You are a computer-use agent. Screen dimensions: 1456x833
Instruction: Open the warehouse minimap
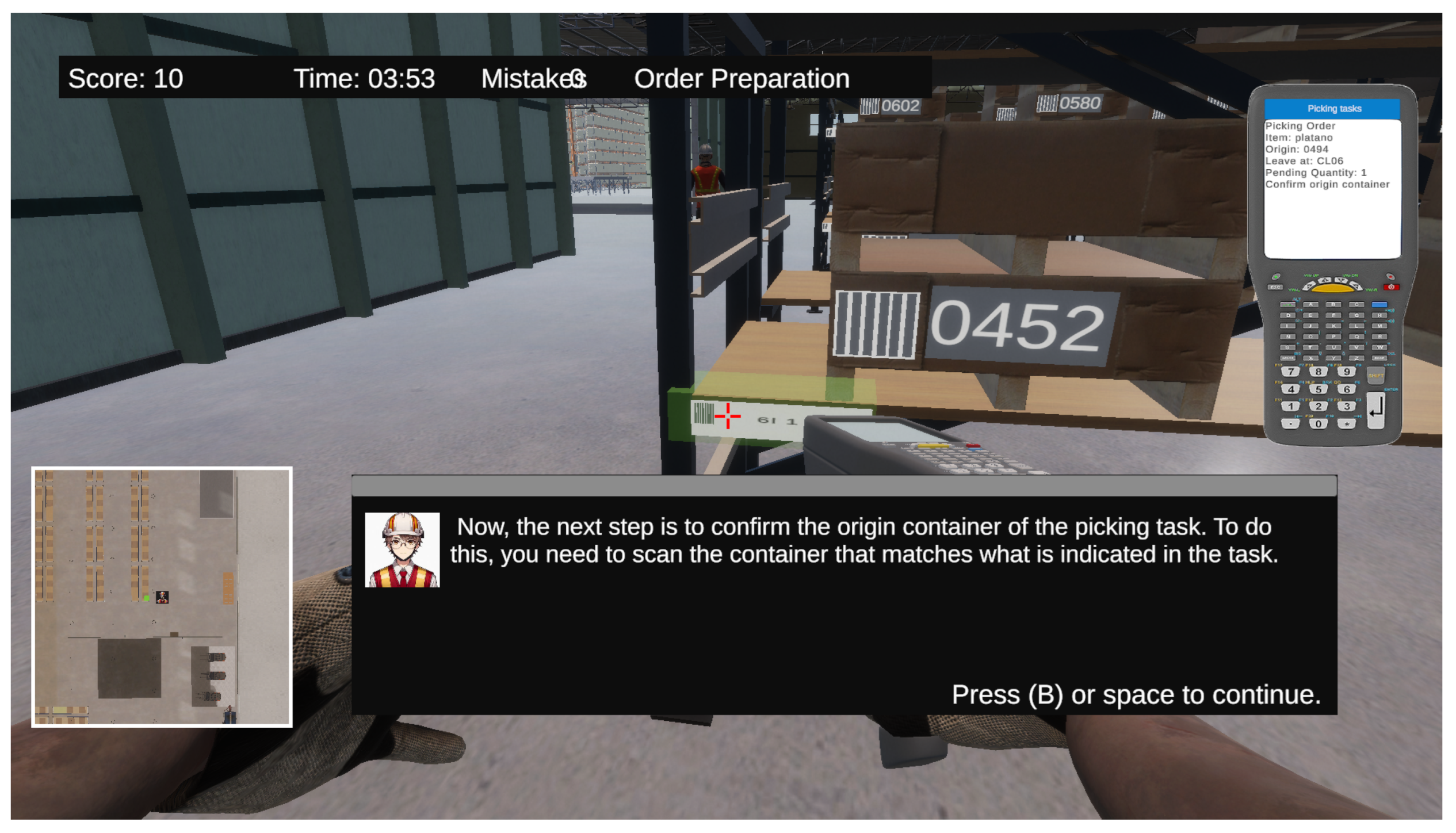pos(162,597)
